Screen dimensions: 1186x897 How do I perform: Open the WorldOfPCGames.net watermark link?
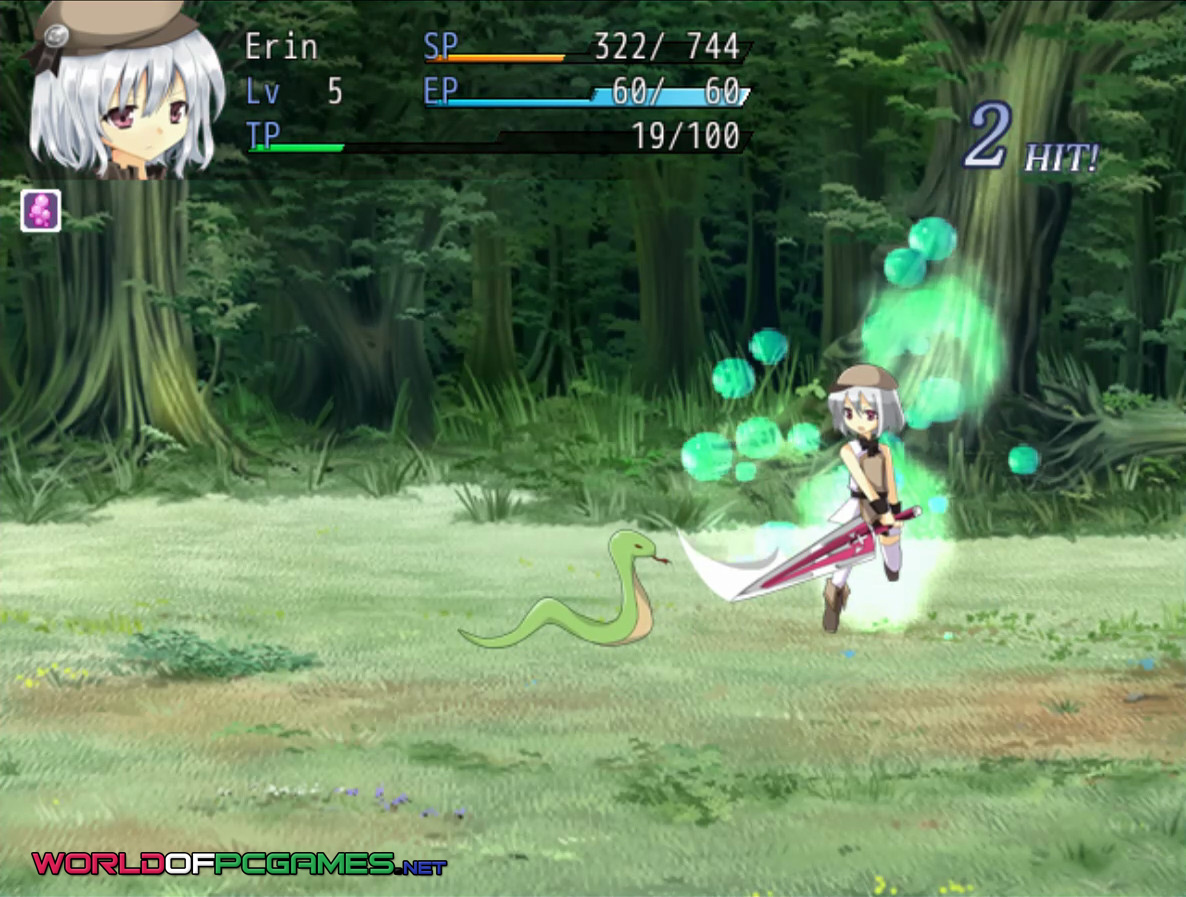pos(238,864)
